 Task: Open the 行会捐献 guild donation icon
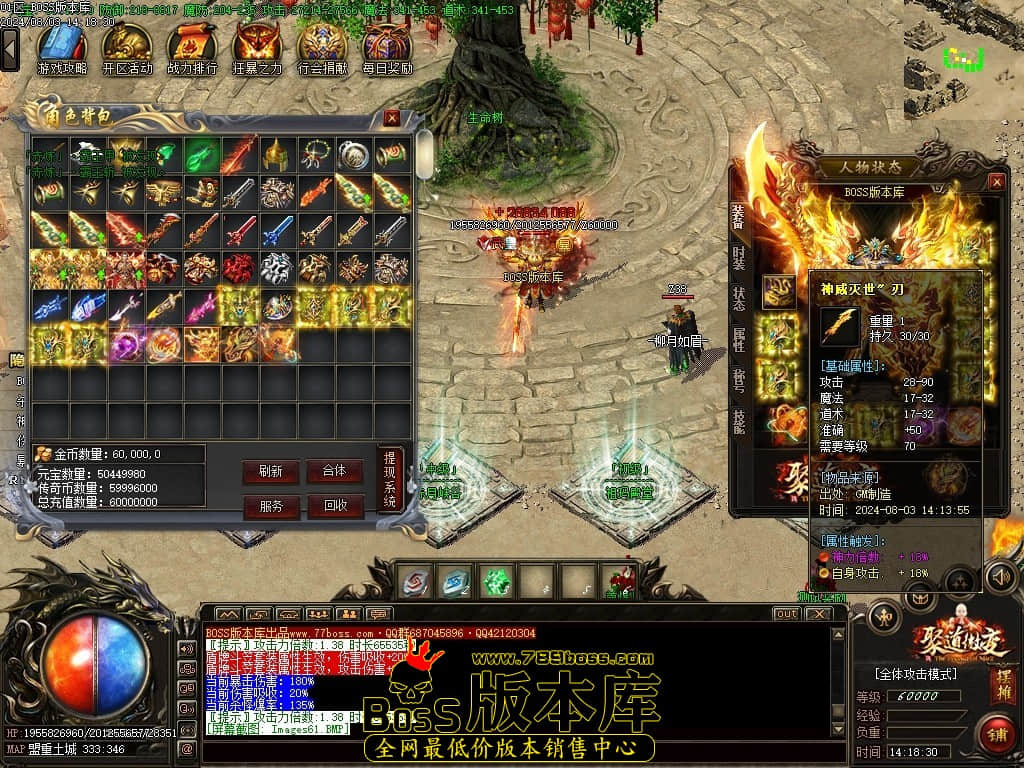coord(322,48)
